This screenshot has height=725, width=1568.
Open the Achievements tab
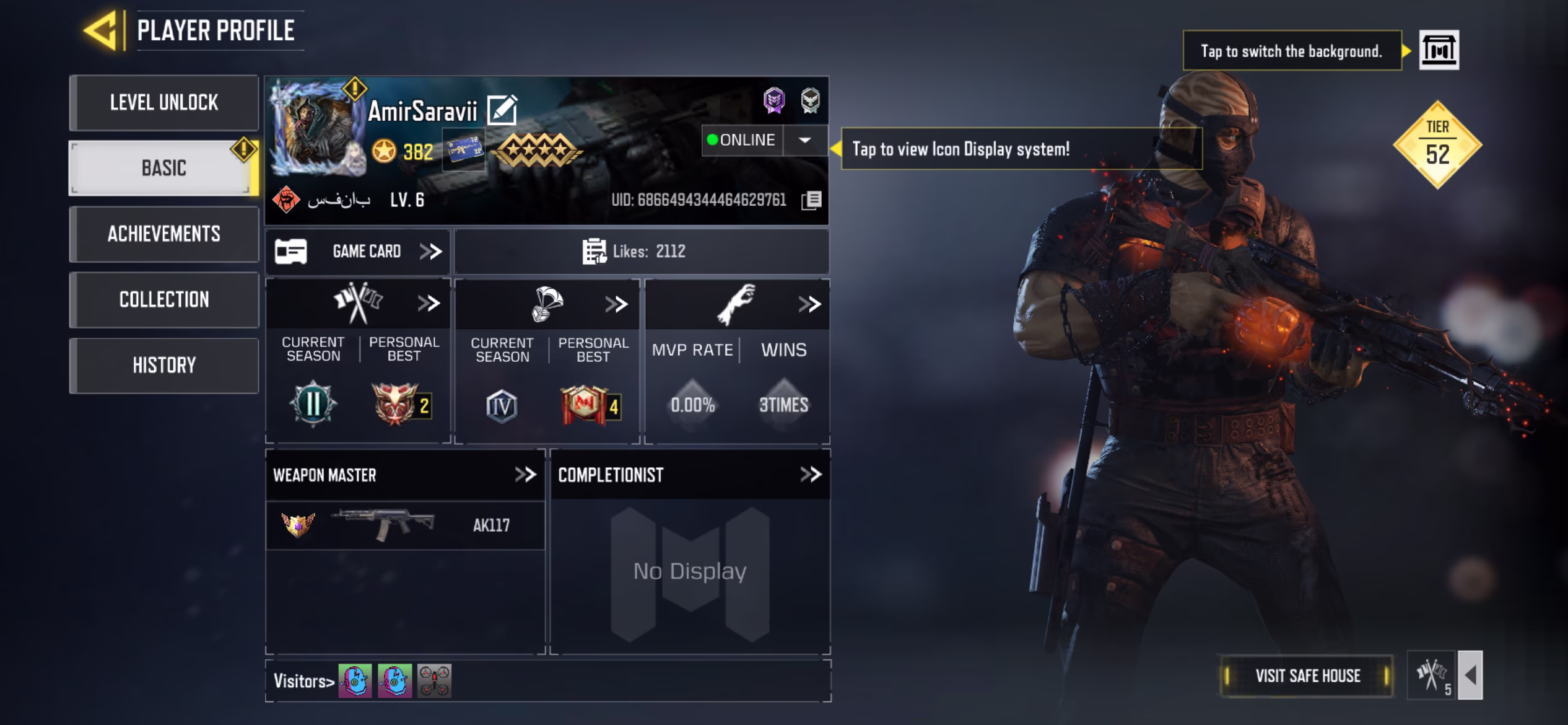pyautogui.click(x=163, y=234)
